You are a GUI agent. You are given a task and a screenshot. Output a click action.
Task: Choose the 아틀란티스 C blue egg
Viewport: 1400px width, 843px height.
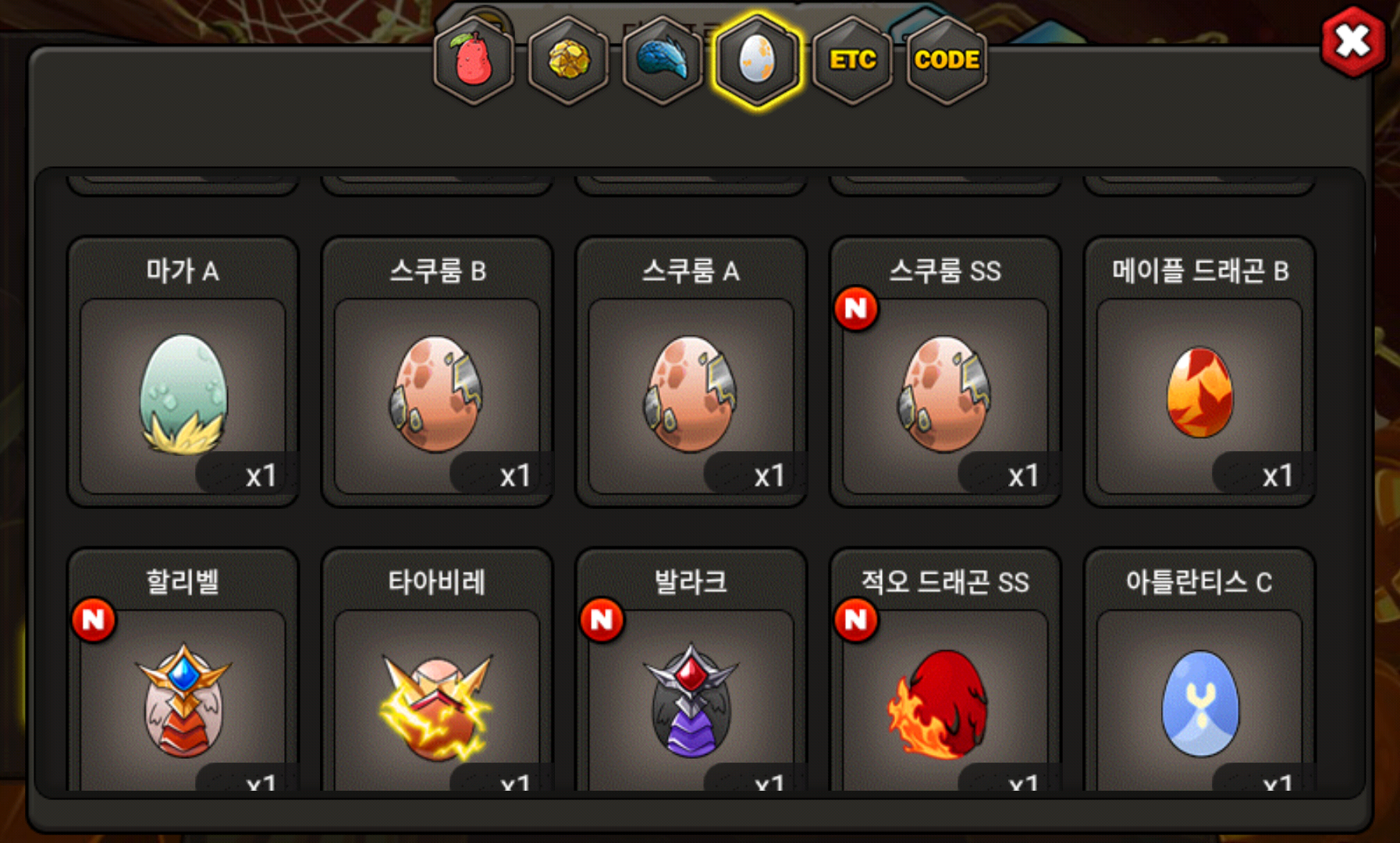1199,699
